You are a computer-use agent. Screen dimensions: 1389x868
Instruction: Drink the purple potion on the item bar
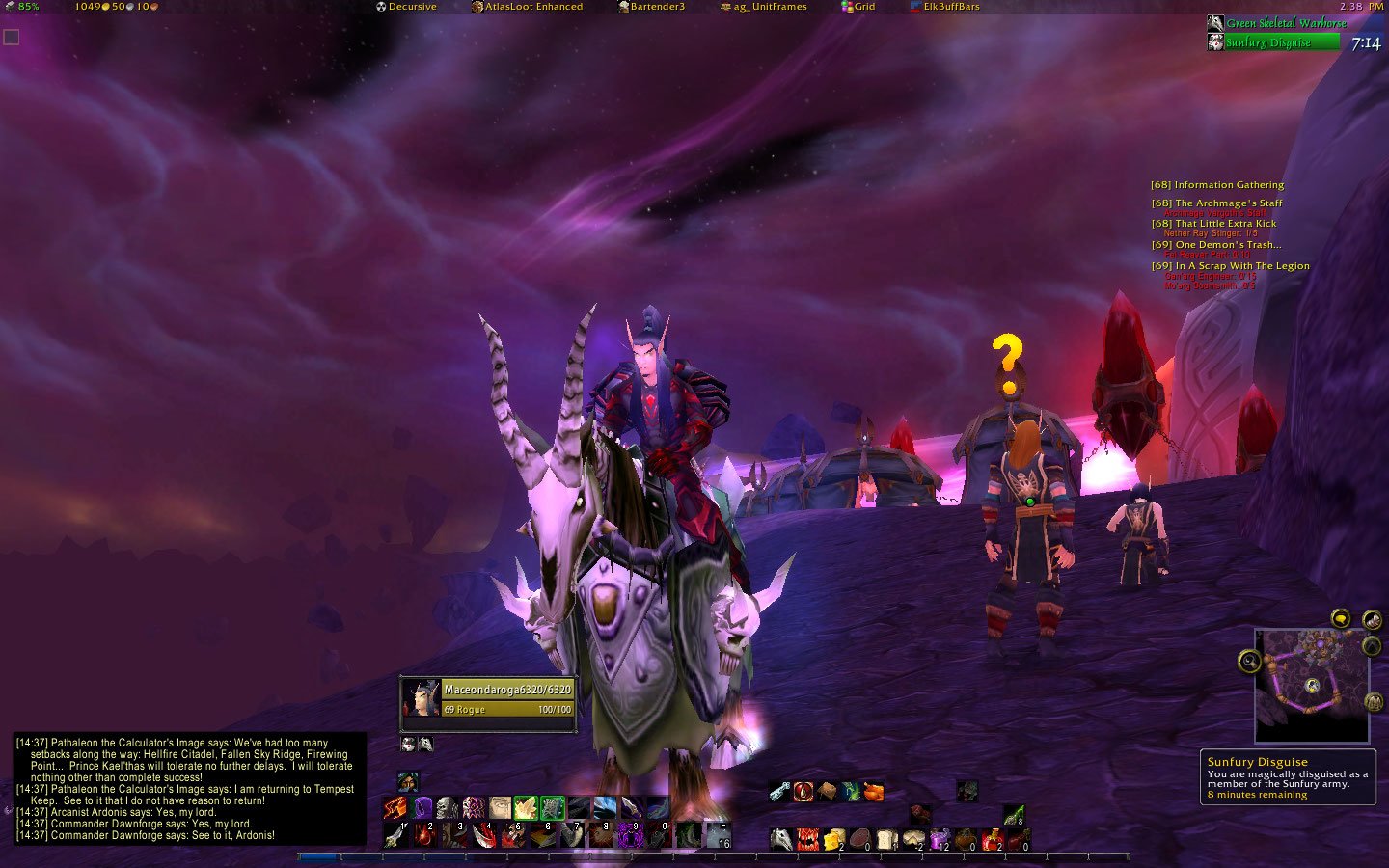pyautogui.click(x=939, y=838)
